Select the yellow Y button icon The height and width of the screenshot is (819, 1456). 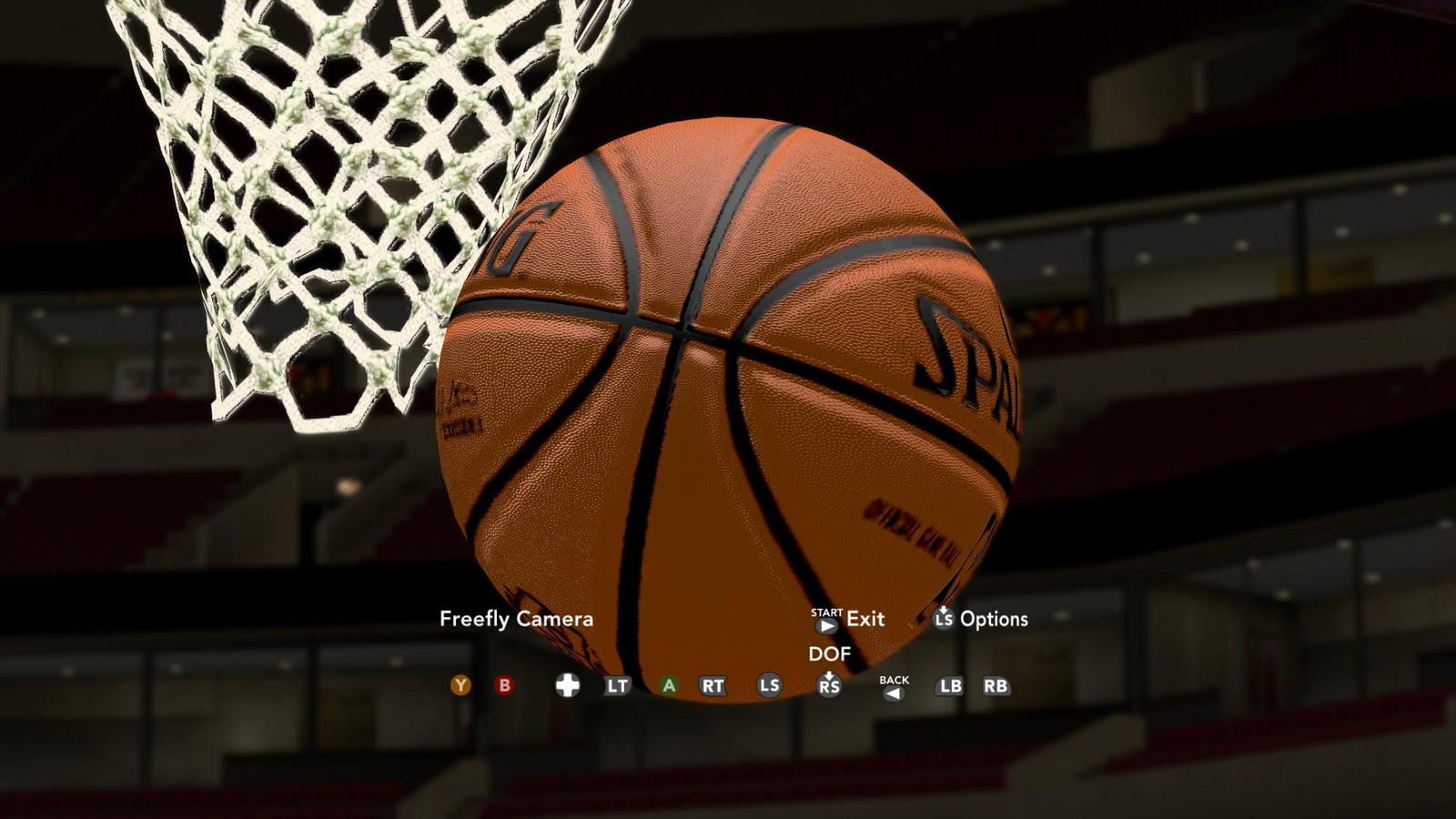click(460, 685)
